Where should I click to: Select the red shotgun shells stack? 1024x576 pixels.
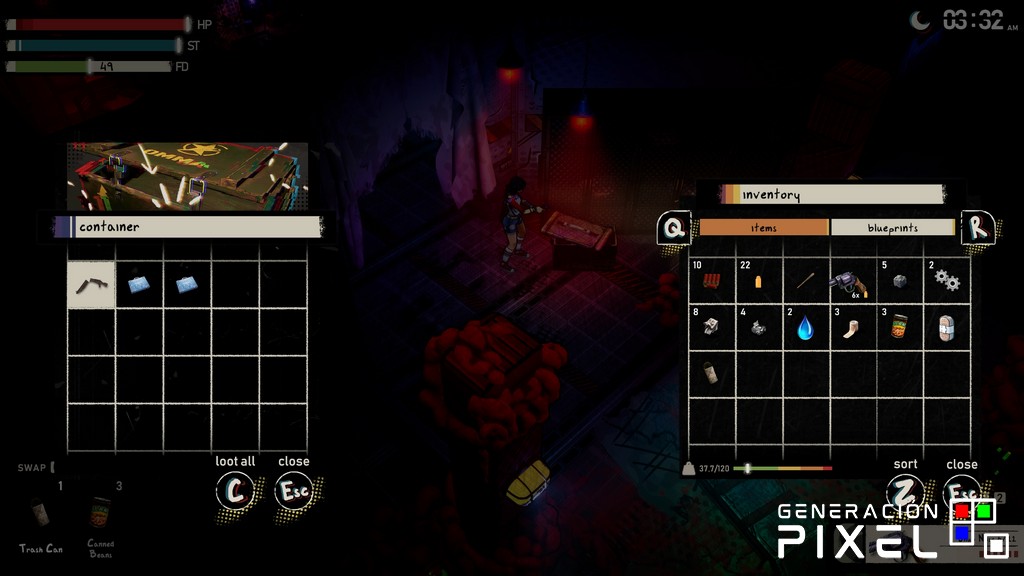click(x=712, y=280)
